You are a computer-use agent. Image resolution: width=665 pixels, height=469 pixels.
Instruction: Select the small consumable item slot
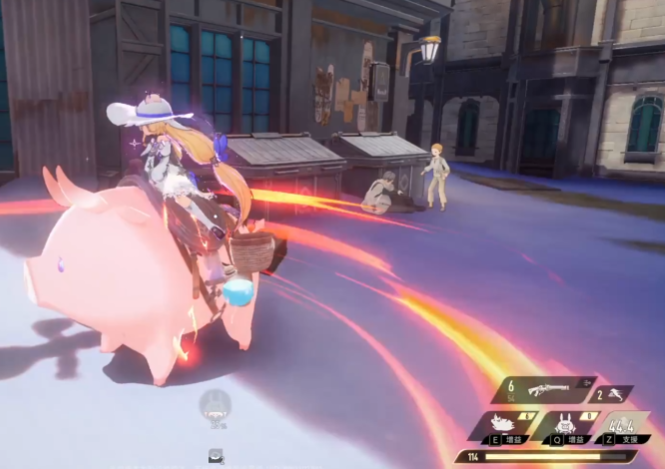(x=215, y=455)
